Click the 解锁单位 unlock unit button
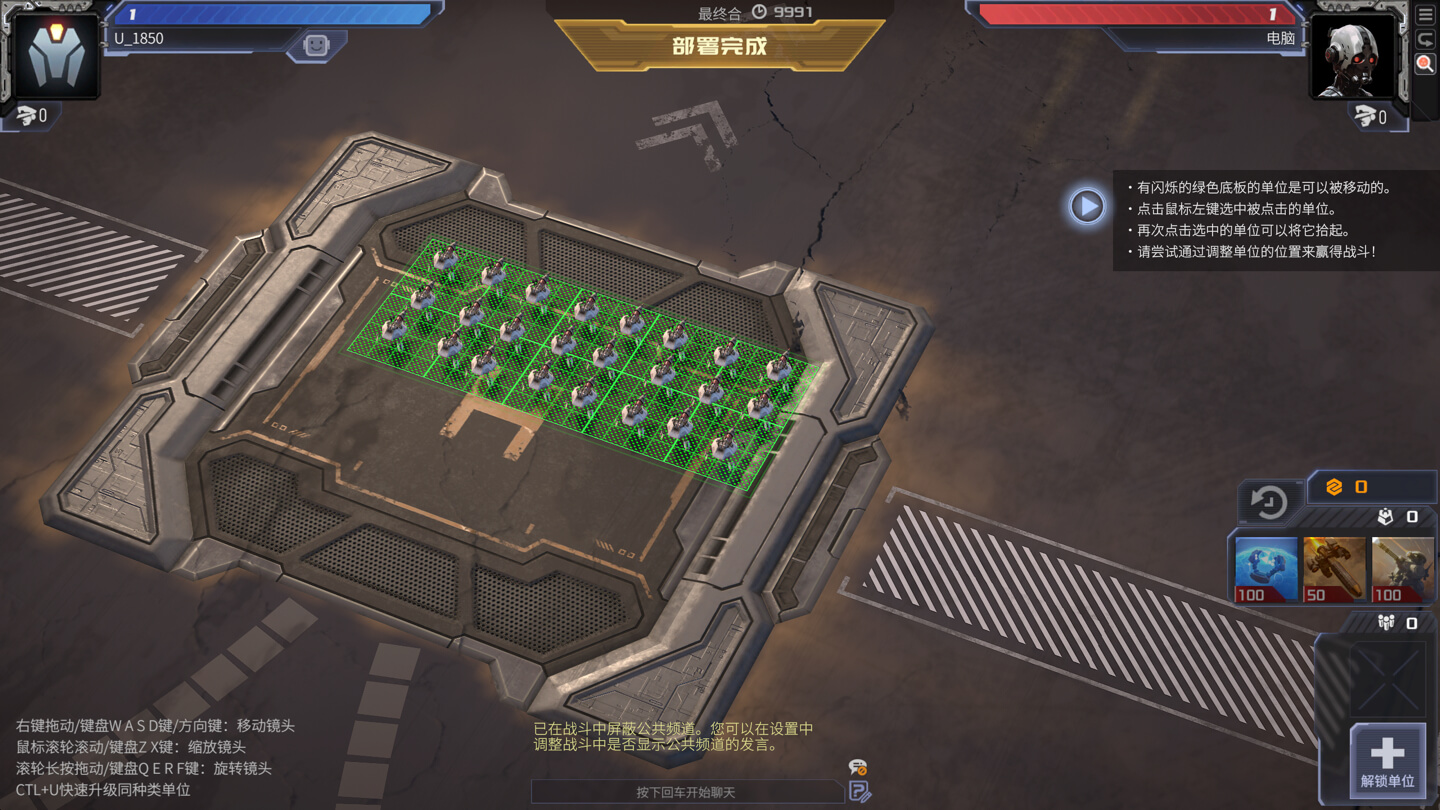The image size is (1440, 810). point(1387,761)
